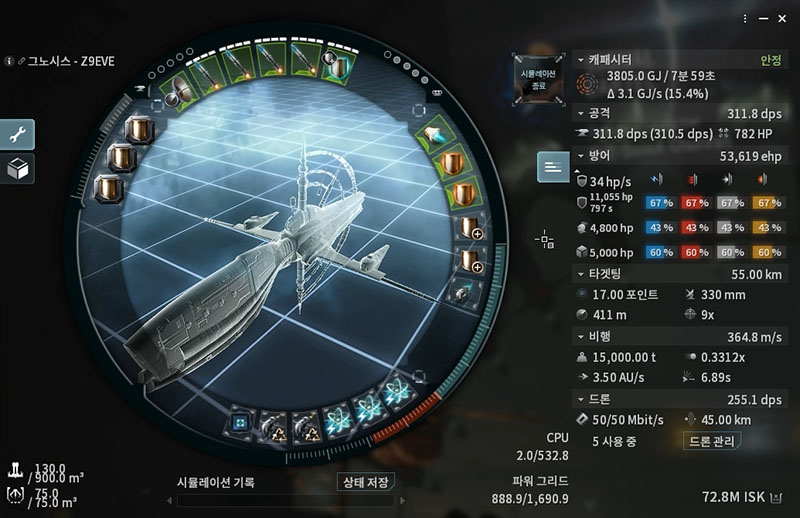Click the 시뮬레이션 종료 button

(533, 80)
